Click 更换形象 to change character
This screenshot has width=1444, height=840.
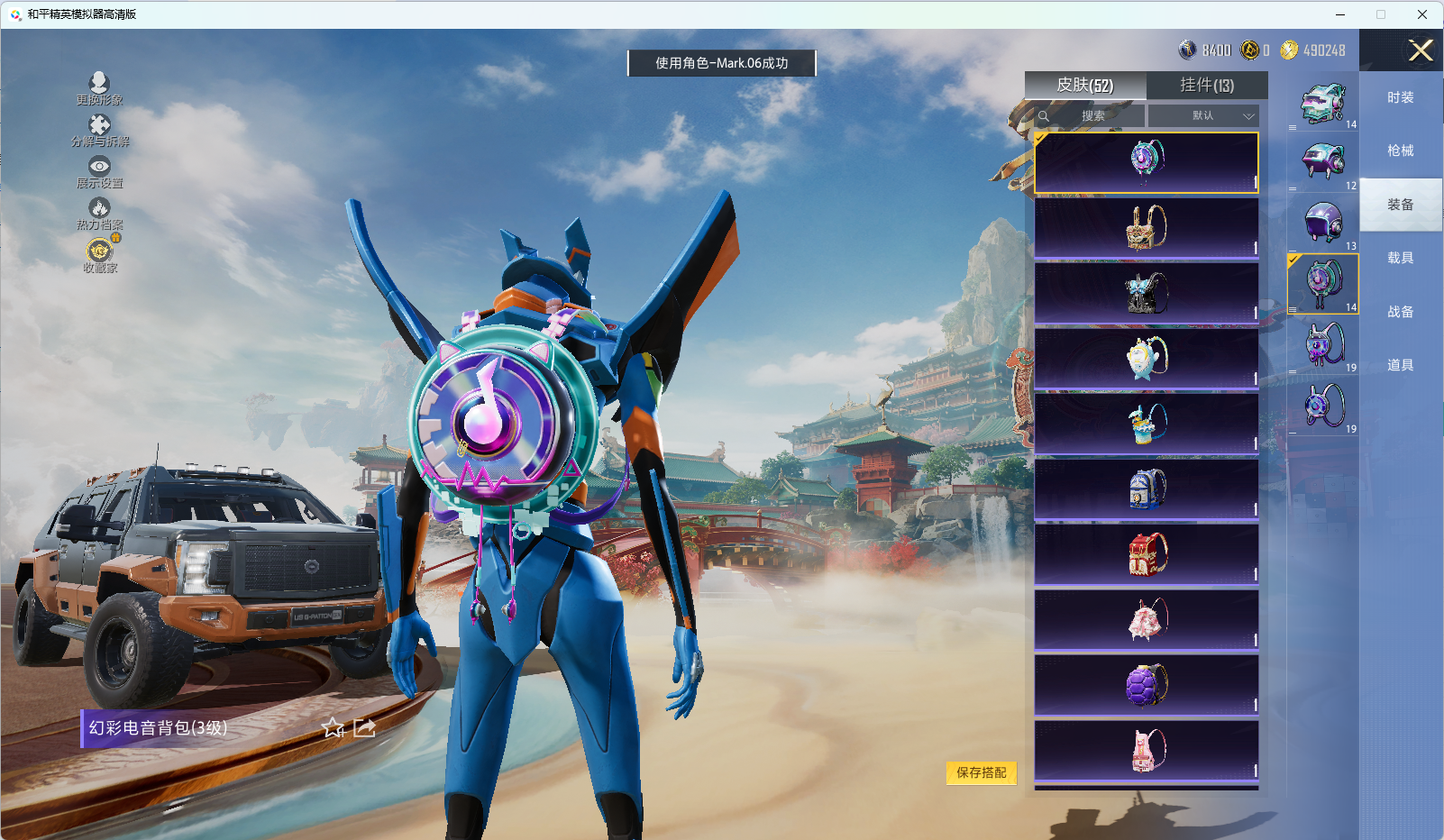pyautogui.click(x=99, y=88)
